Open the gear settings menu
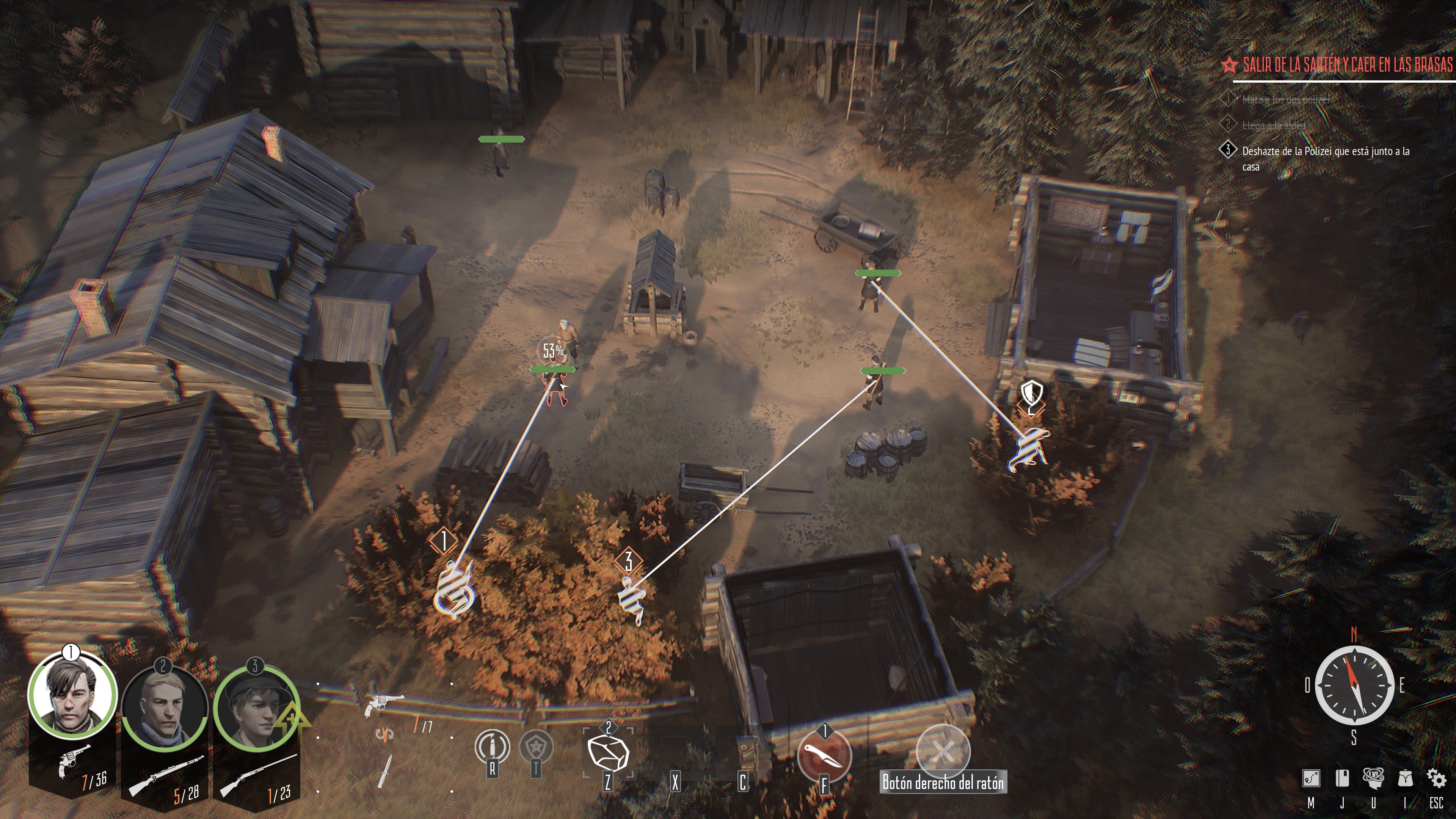 [x=1436, y=778]
